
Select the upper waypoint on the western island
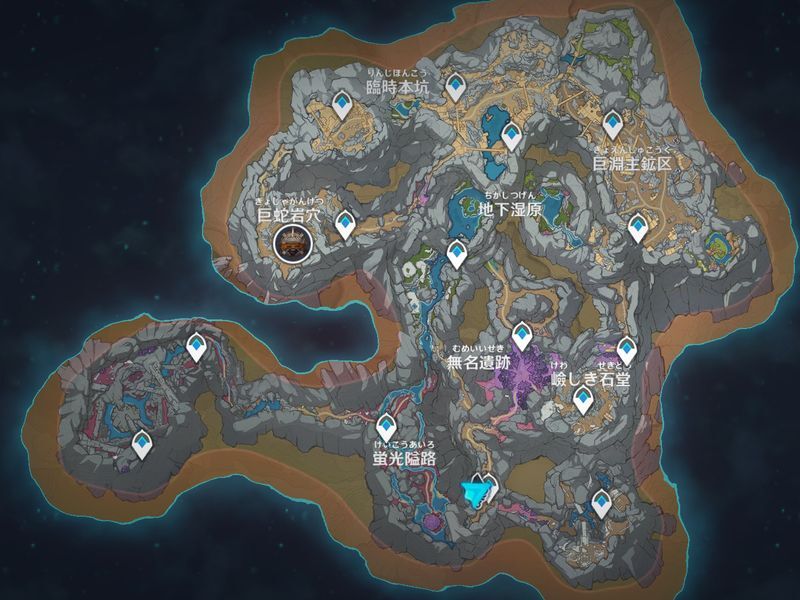point(197,346)
